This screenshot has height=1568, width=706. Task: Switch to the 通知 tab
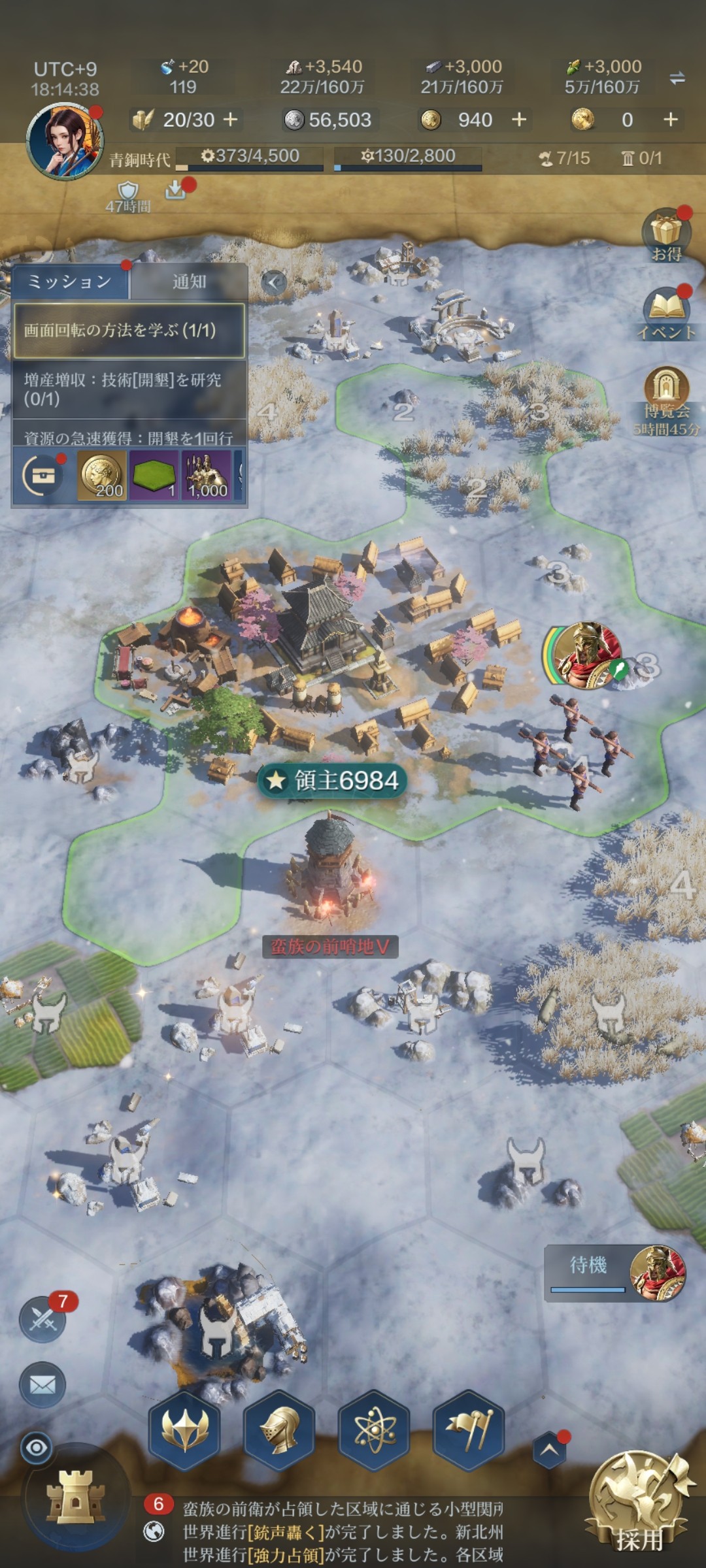coord(189,282)
